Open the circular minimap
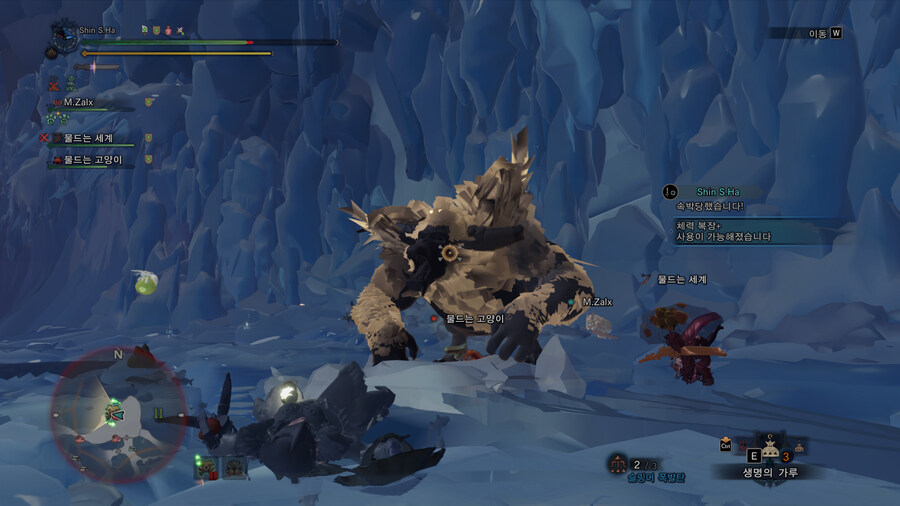 click(x=117, y=414)
